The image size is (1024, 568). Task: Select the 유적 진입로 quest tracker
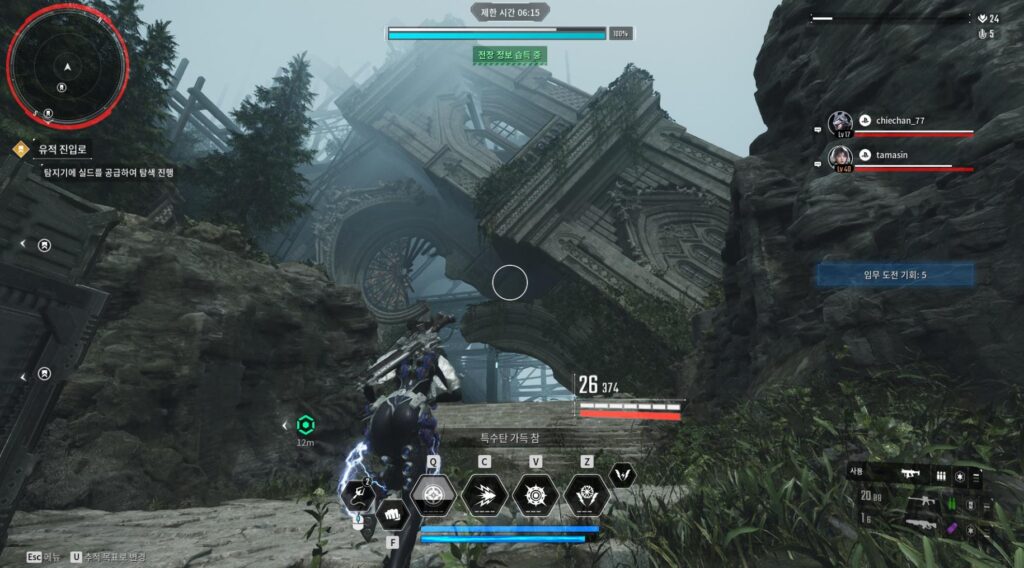(x=63, y=149)
